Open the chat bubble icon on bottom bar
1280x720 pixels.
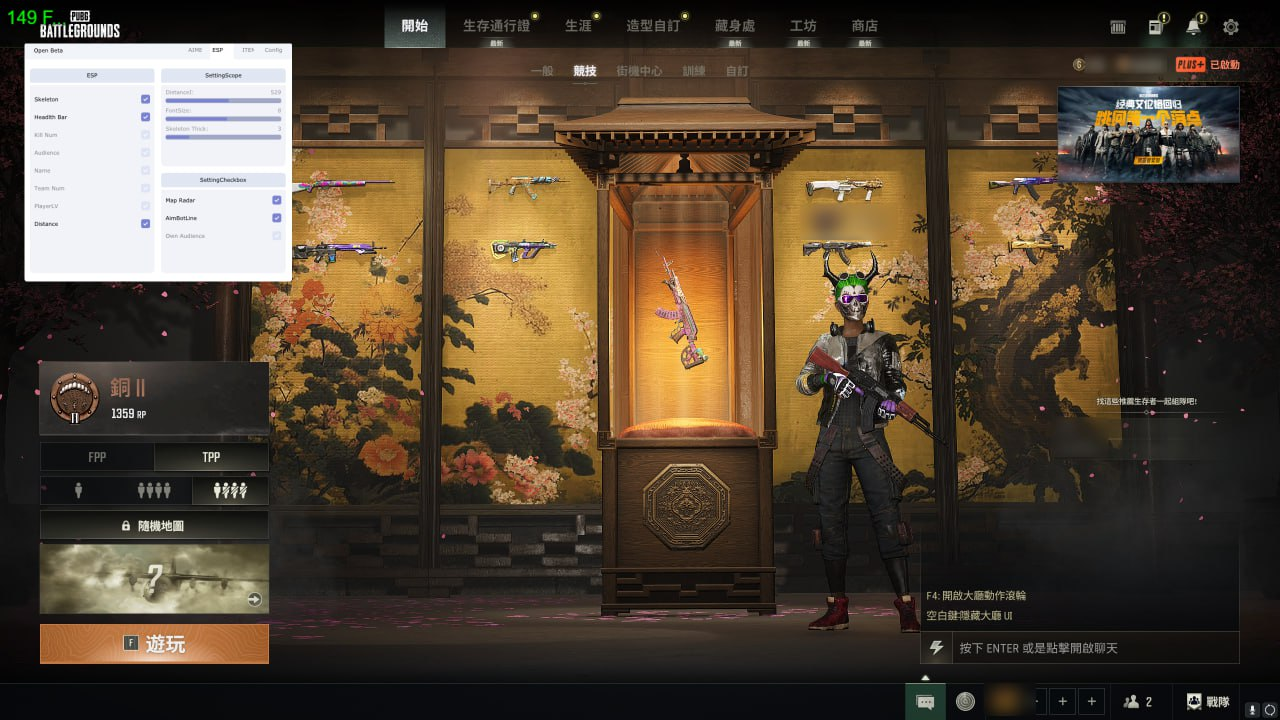pyautogui.click(x=924, y=701)
